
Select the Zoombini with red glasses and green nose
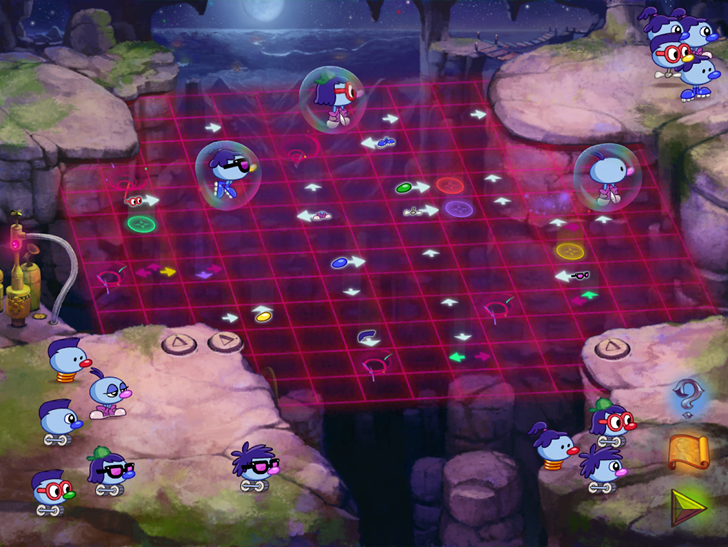point(50,491)
